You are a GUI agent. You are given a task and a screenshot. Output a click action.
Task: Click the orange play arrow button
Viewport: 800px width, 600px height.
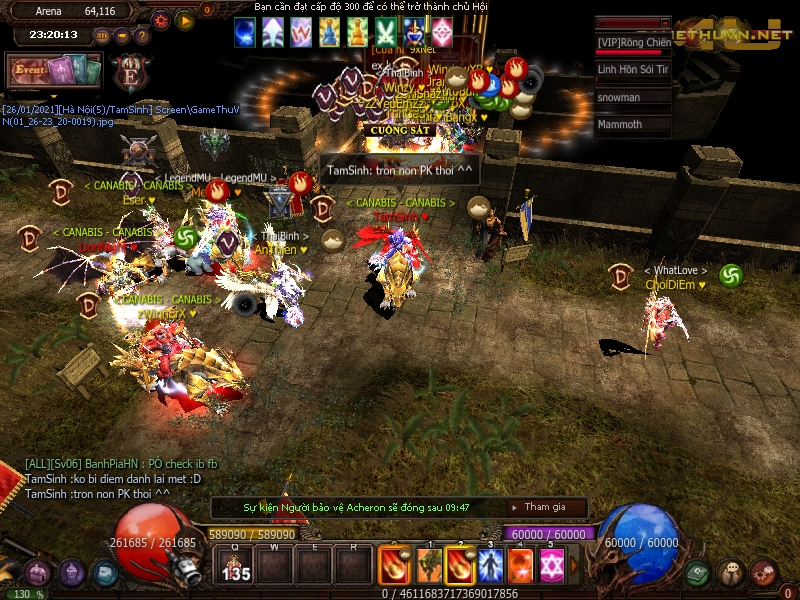tap(185, 19)
